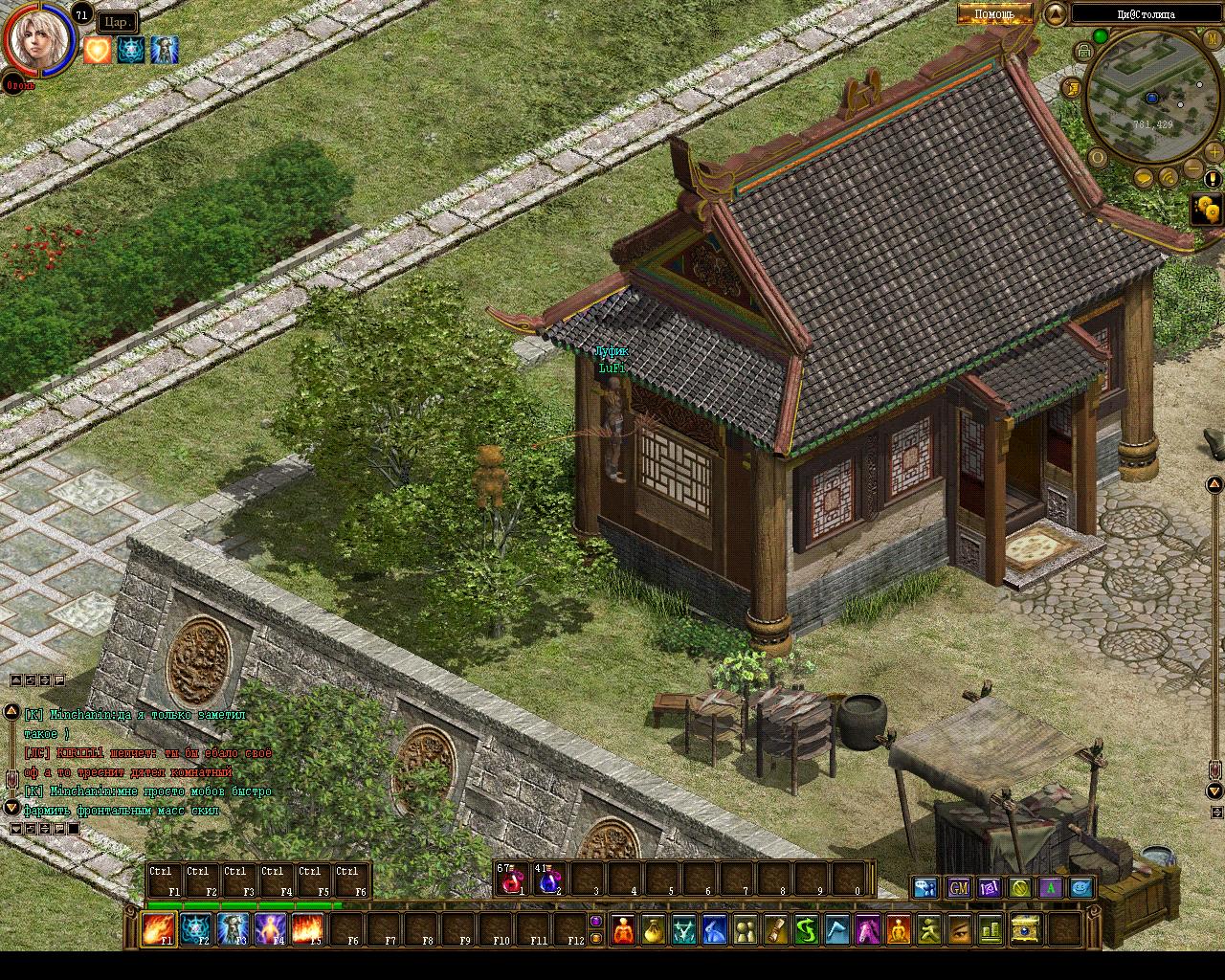Open the world map with the M button
This screenshot has height=980, width=1225.
tap(1214, 38)
